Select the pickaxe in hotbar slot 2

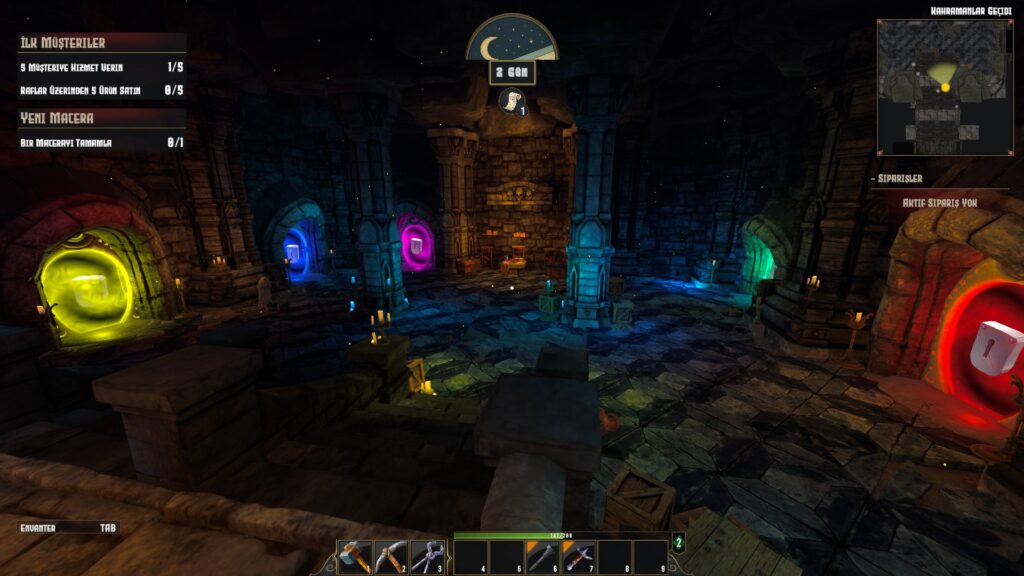(391, 556)
